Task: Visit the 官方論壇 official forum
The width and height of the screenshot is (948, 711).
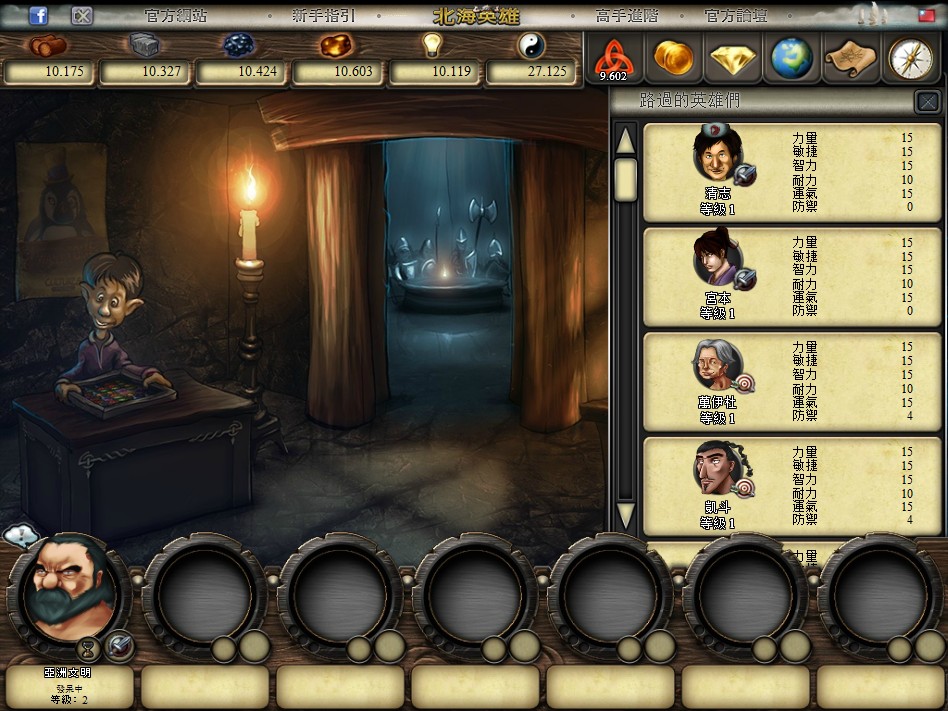Action: point(735,16)
